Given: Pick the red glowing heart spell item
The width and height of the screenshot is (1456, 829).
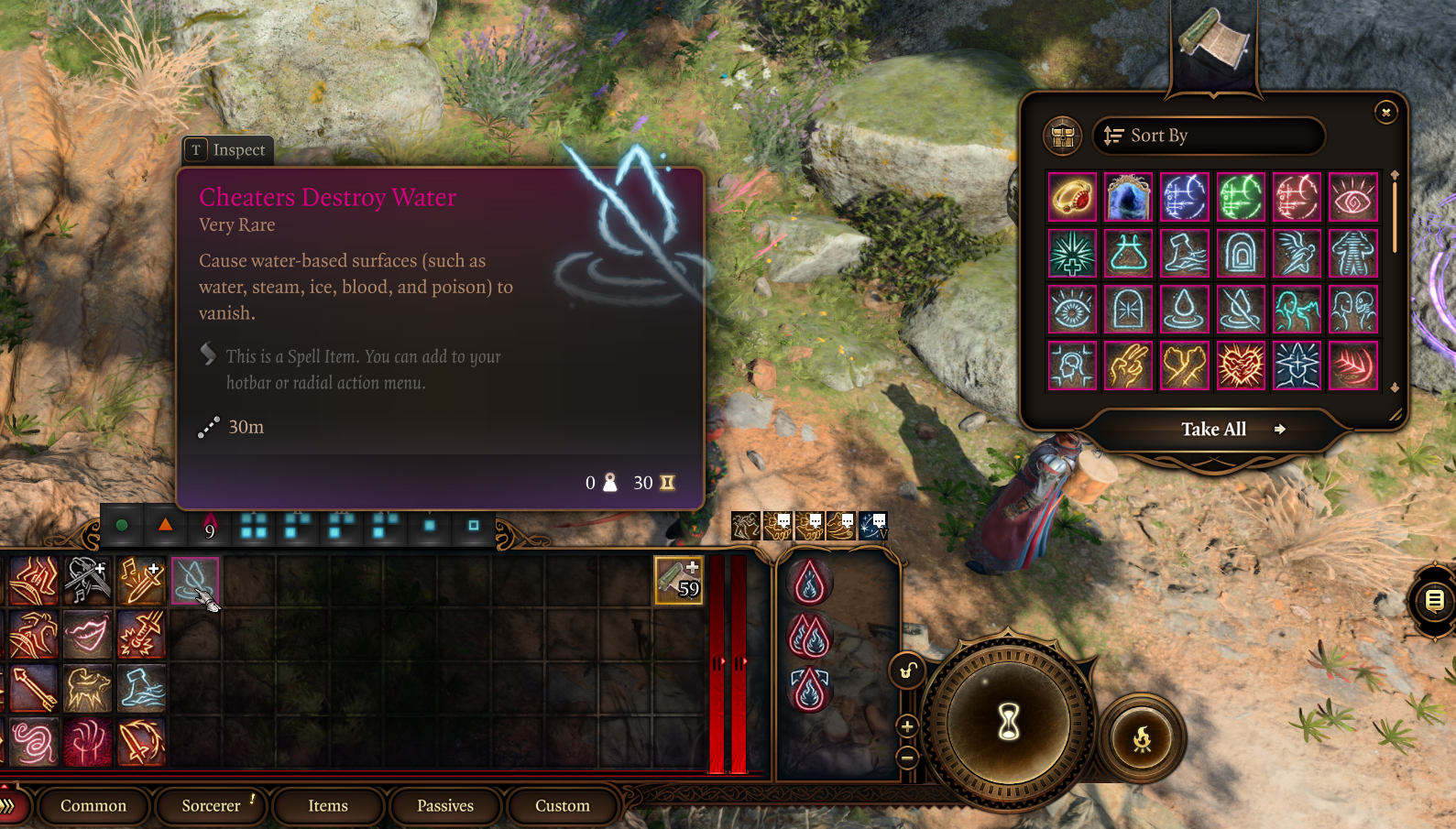Looking at the screenshot, I should (1241, 365).
